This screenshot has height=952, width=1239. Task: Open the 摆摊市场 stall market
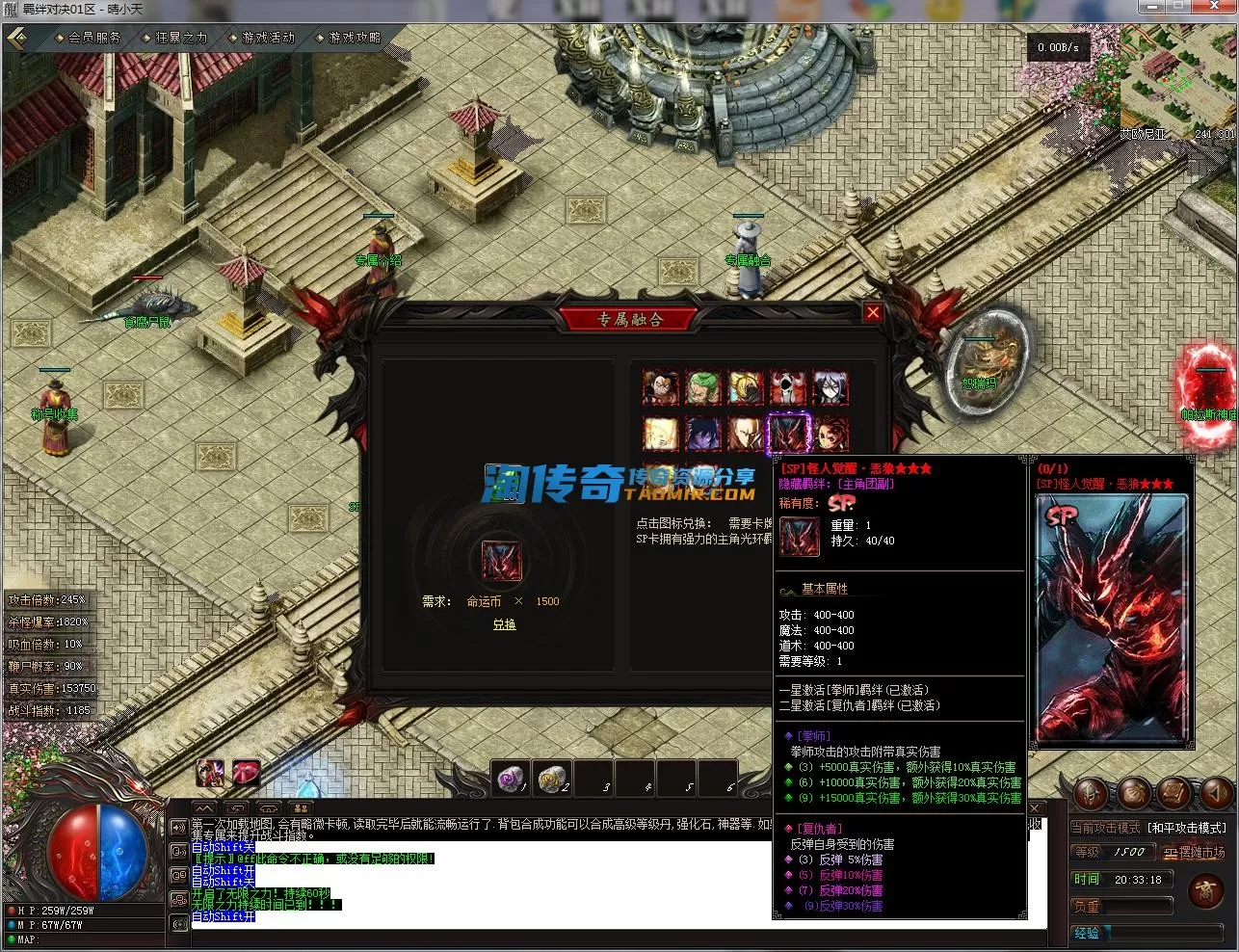coord(1195,853)
